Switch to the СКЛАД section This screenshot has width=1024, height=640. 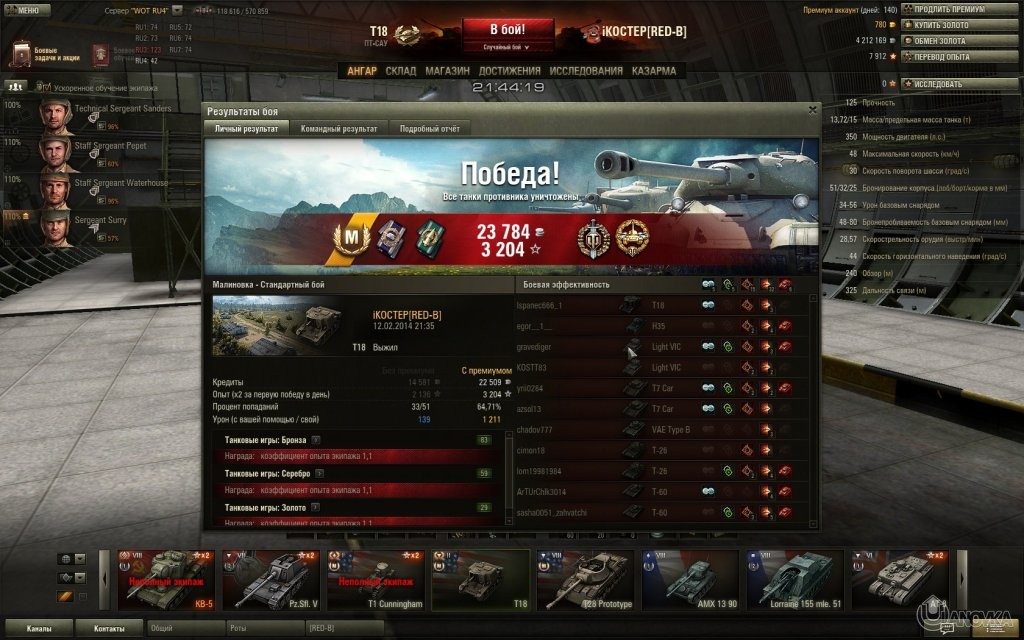[400, 71]
